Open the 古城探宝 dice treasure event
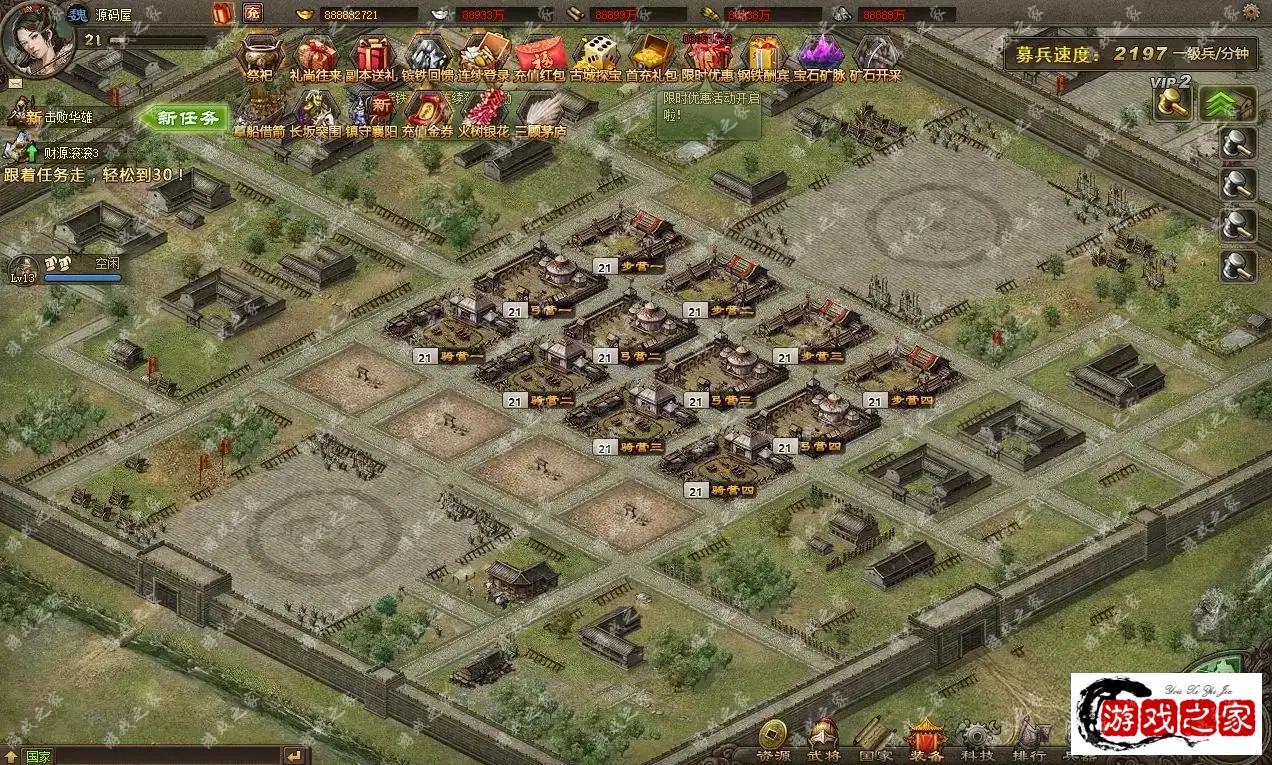1272x765 pixels. 597,54
